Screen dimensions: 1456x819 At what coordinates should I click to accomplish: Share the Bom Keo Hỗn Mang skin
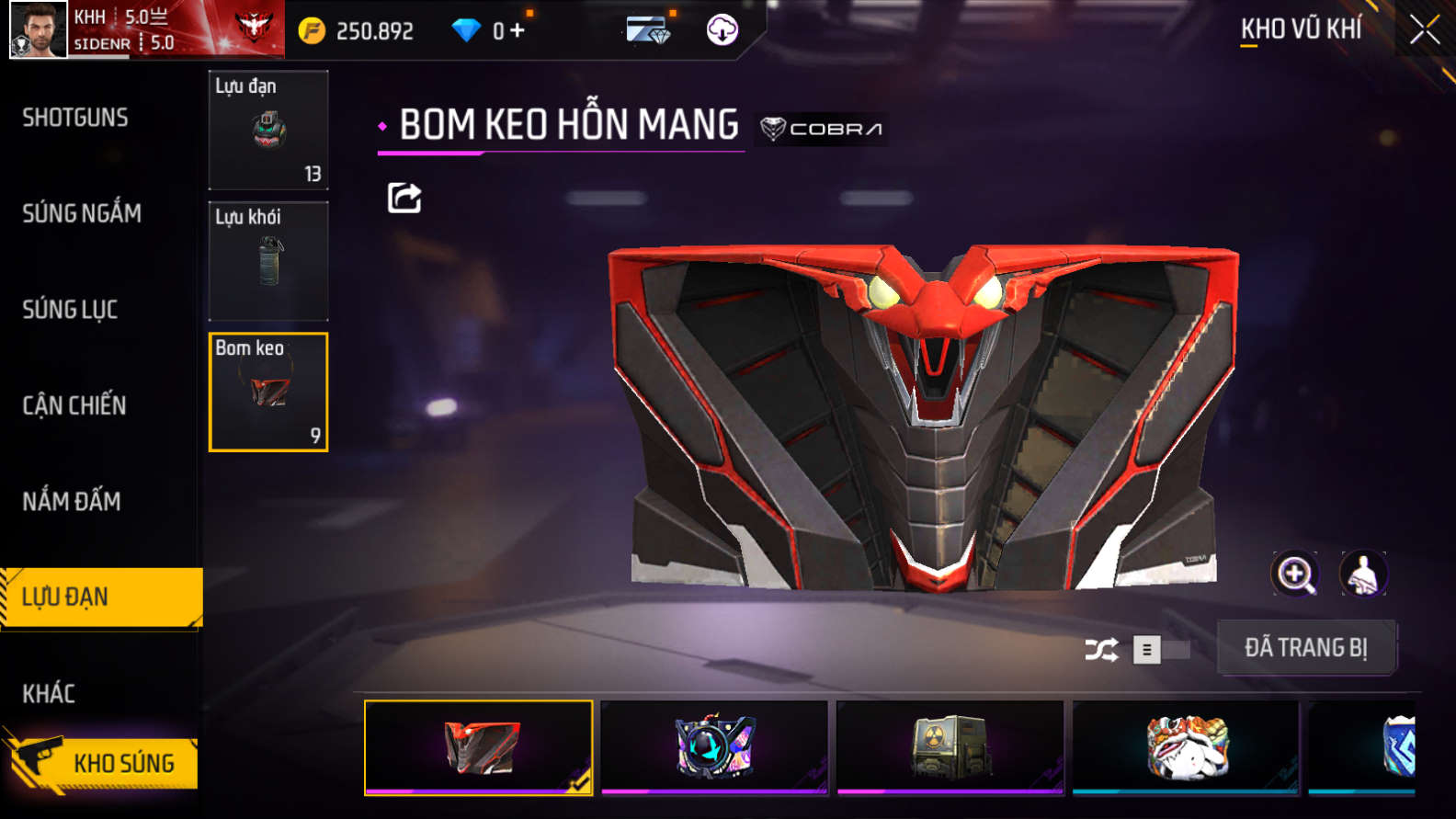(404, 198)
